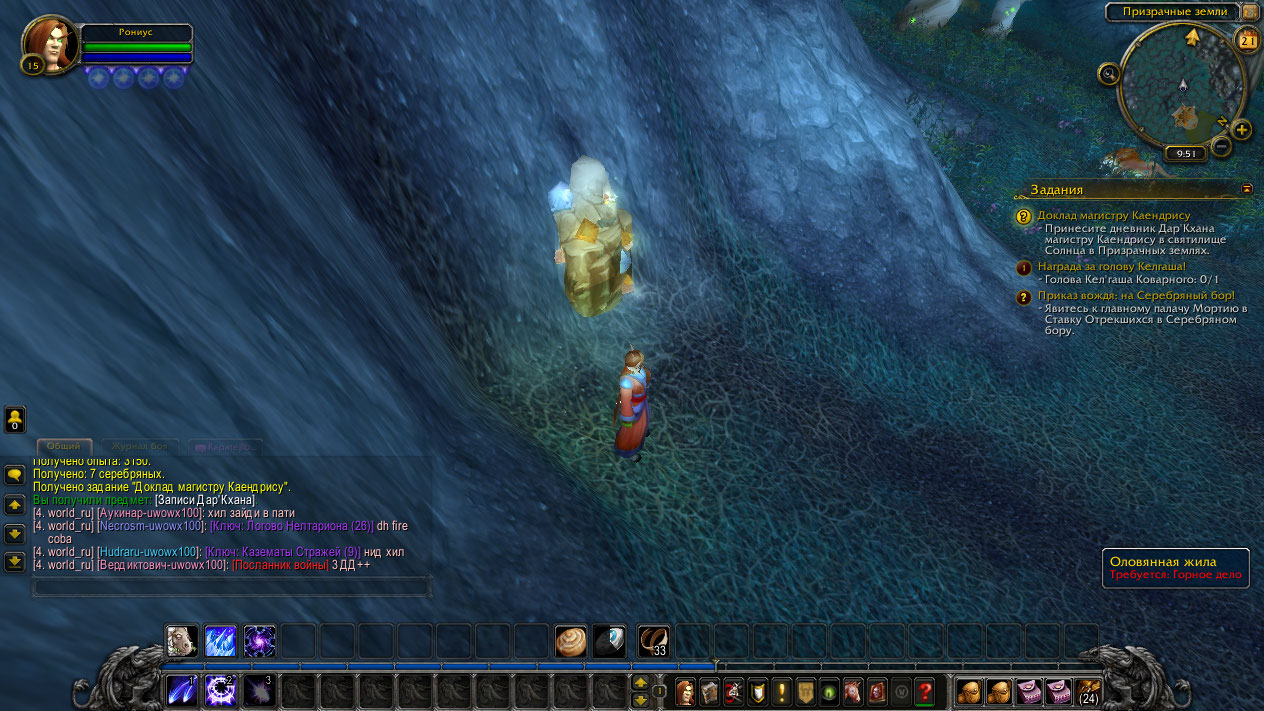Viewport: 1264px width, 711px height.
Task: Open the red question mark help button
Action: click(924, 691)
